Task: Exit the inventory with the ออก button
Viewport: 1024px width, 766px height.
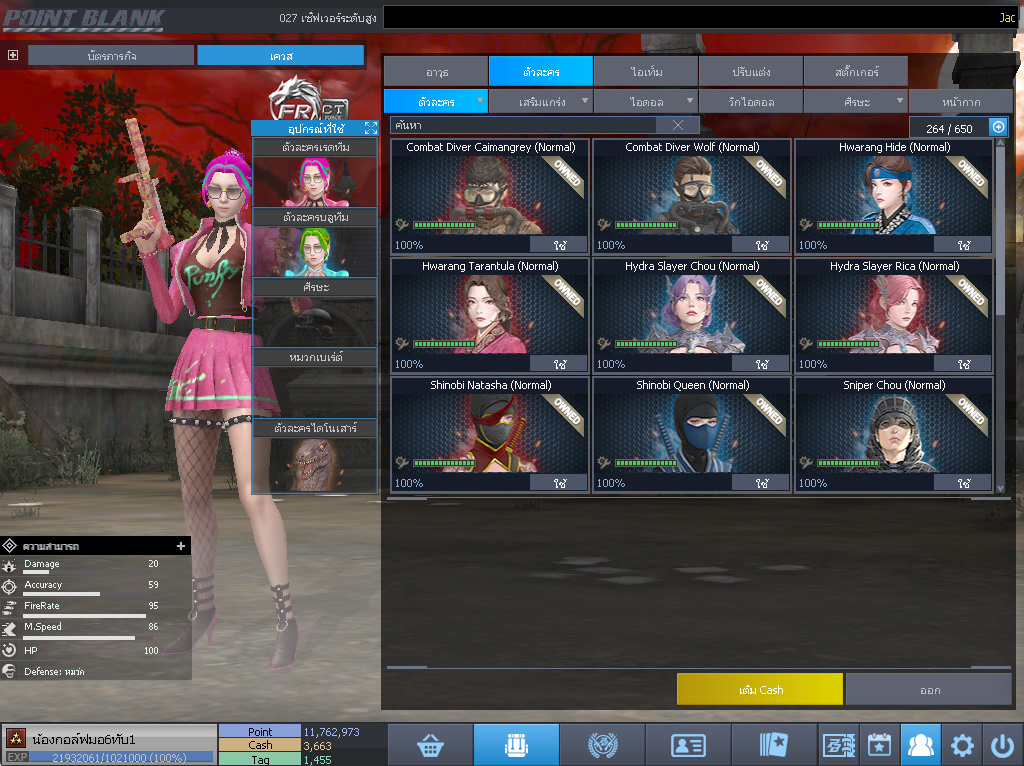Action: 929,689
